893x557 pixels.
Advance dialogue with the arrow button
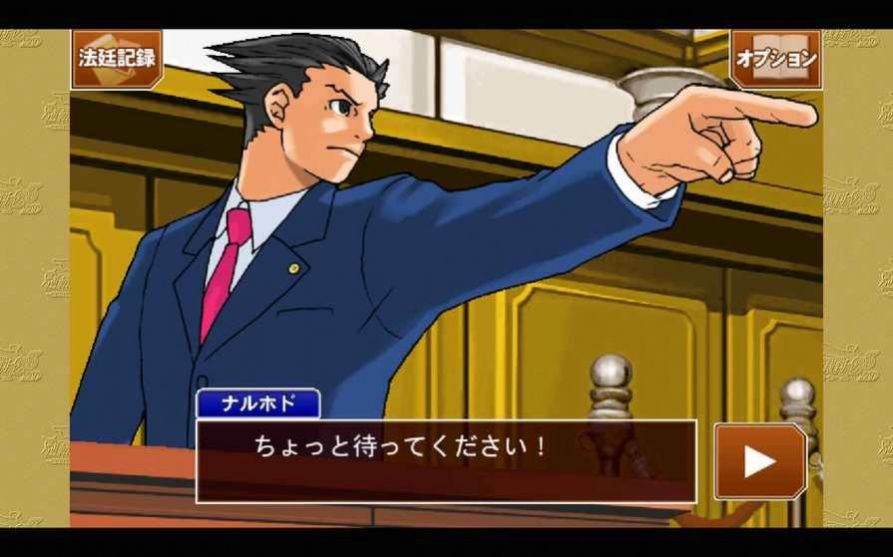point(759,461)
